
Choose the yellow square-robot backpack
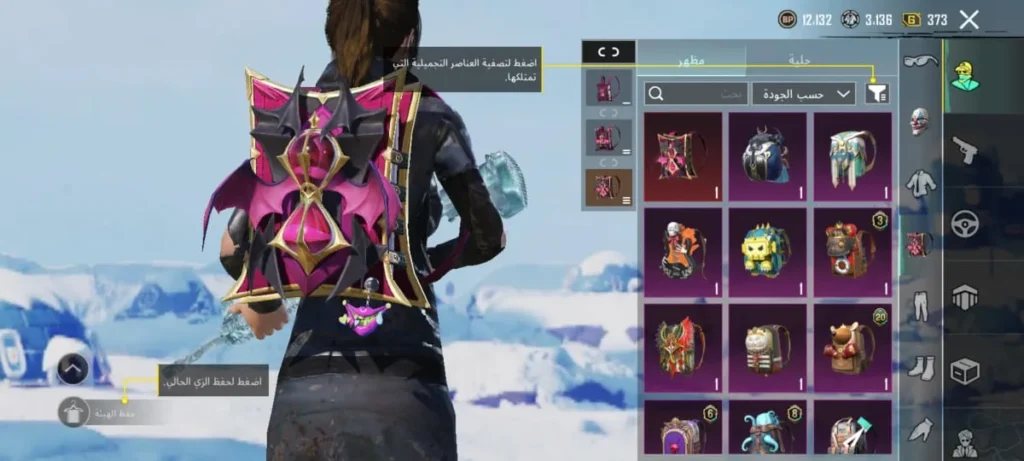coord(767,250)
